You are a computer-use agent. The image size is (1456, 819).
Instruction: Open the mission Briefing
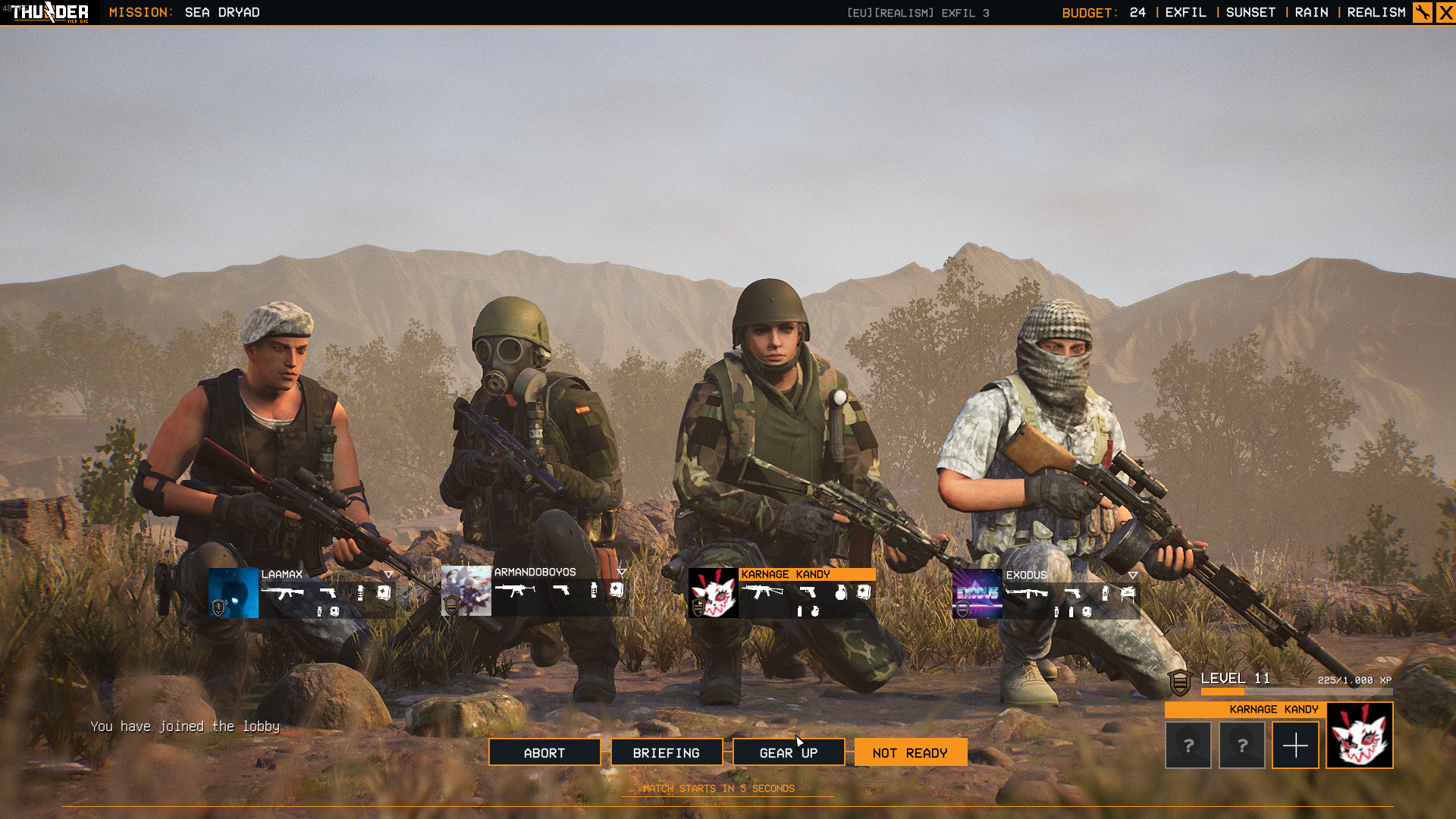666,752
